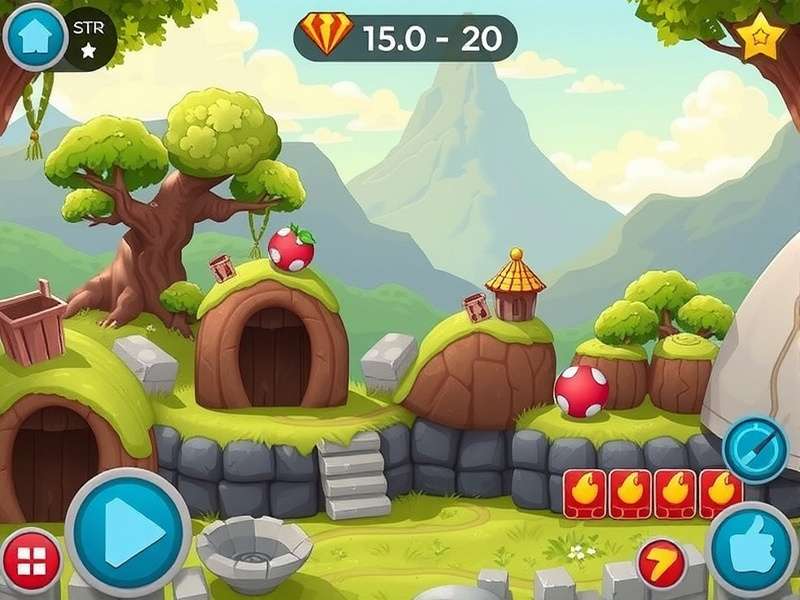The width and height of the screenshot is (800, 600).
Task: Tap the gold star button
Action: pos(762,38)
